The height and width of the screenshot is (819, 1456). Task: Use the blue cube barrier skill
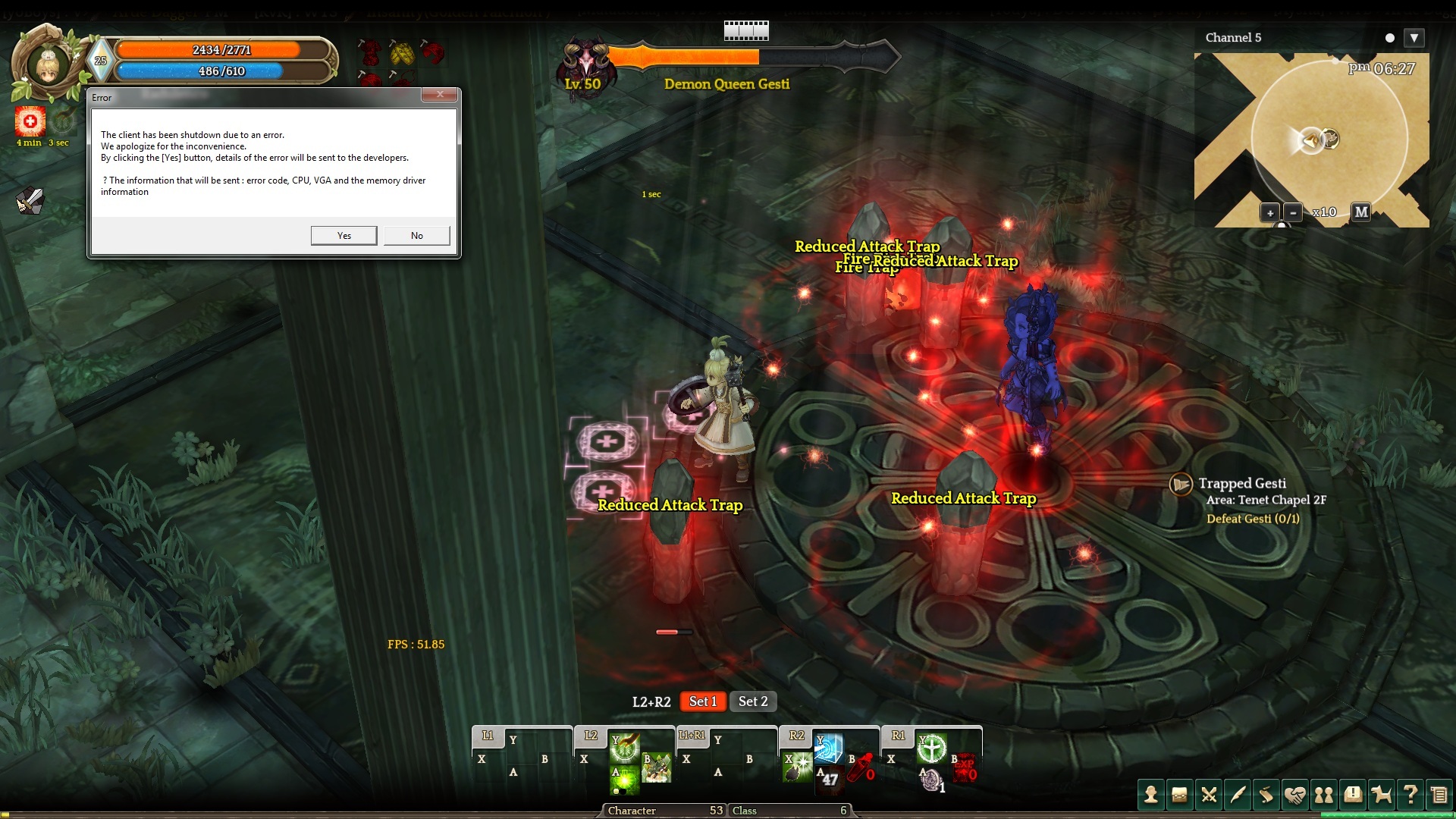[828, 748]
